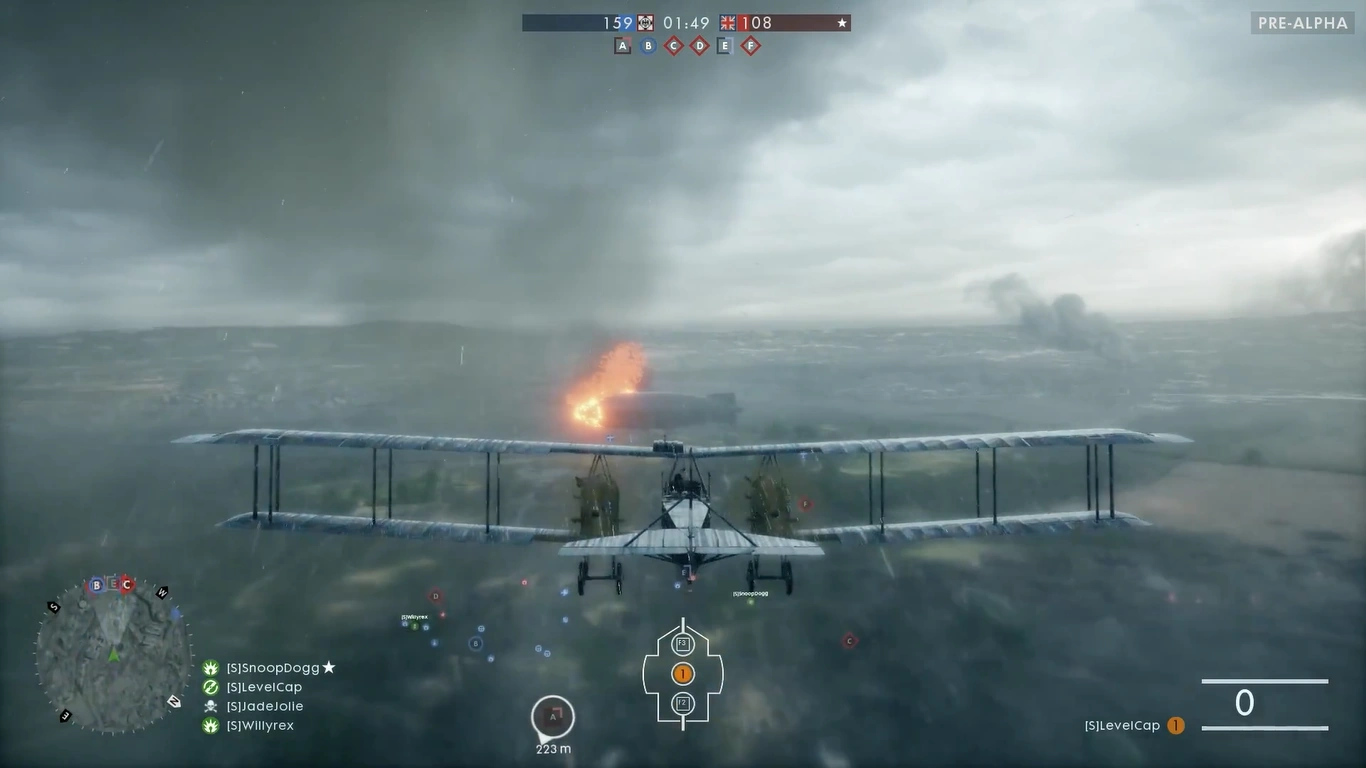Expand objective marker A at the top
The image size is (1366, 768).
point(622,45)
